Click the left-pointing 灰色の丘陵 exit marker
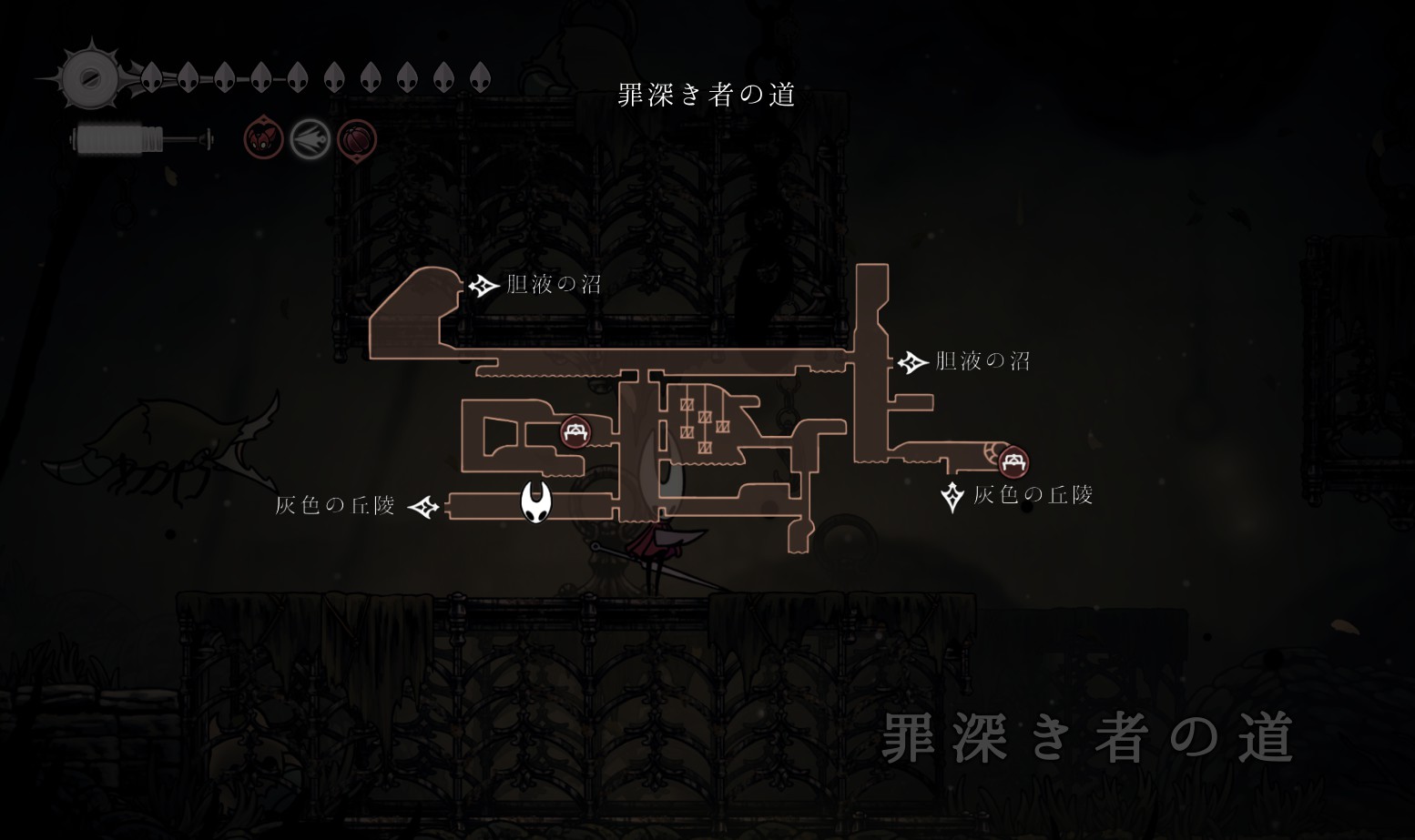 [423, 506]
